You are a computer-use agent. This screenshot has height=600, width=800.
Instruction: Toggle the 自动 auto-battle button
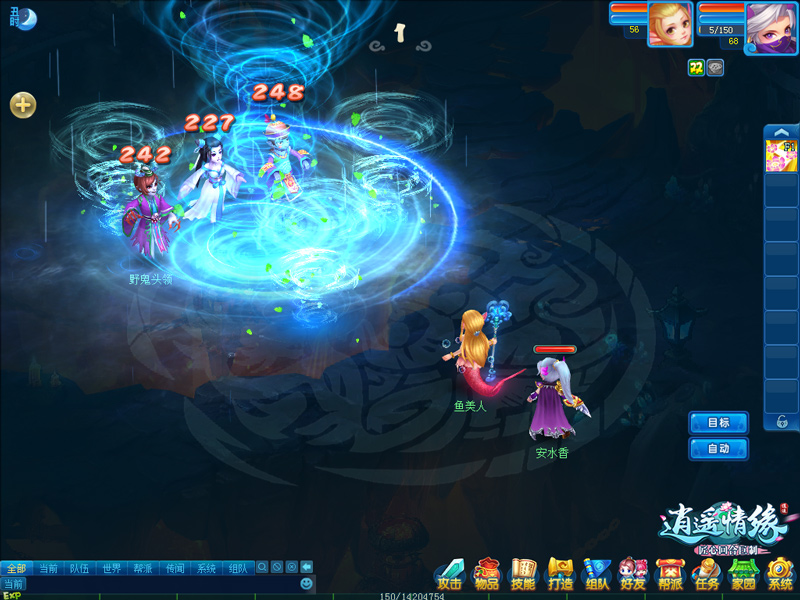coord(718,449)
